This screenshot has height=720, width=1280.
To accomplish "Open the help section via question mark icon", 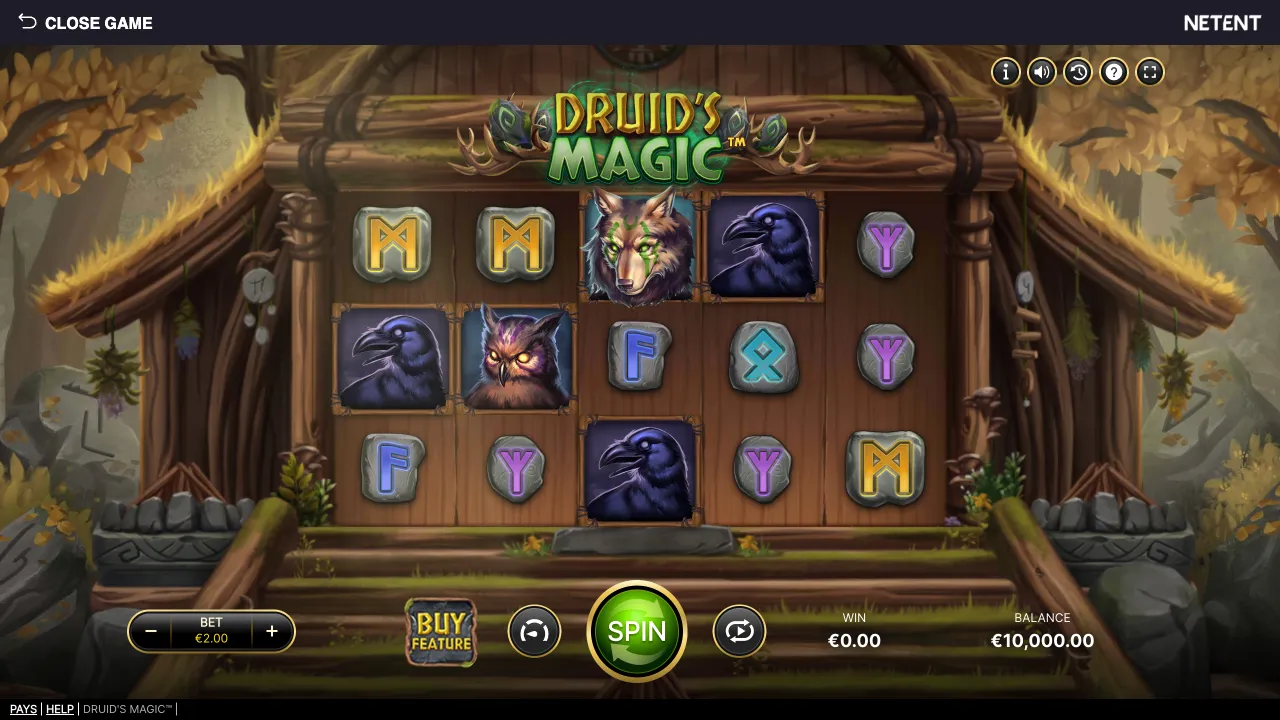I will coord(1113,72).
